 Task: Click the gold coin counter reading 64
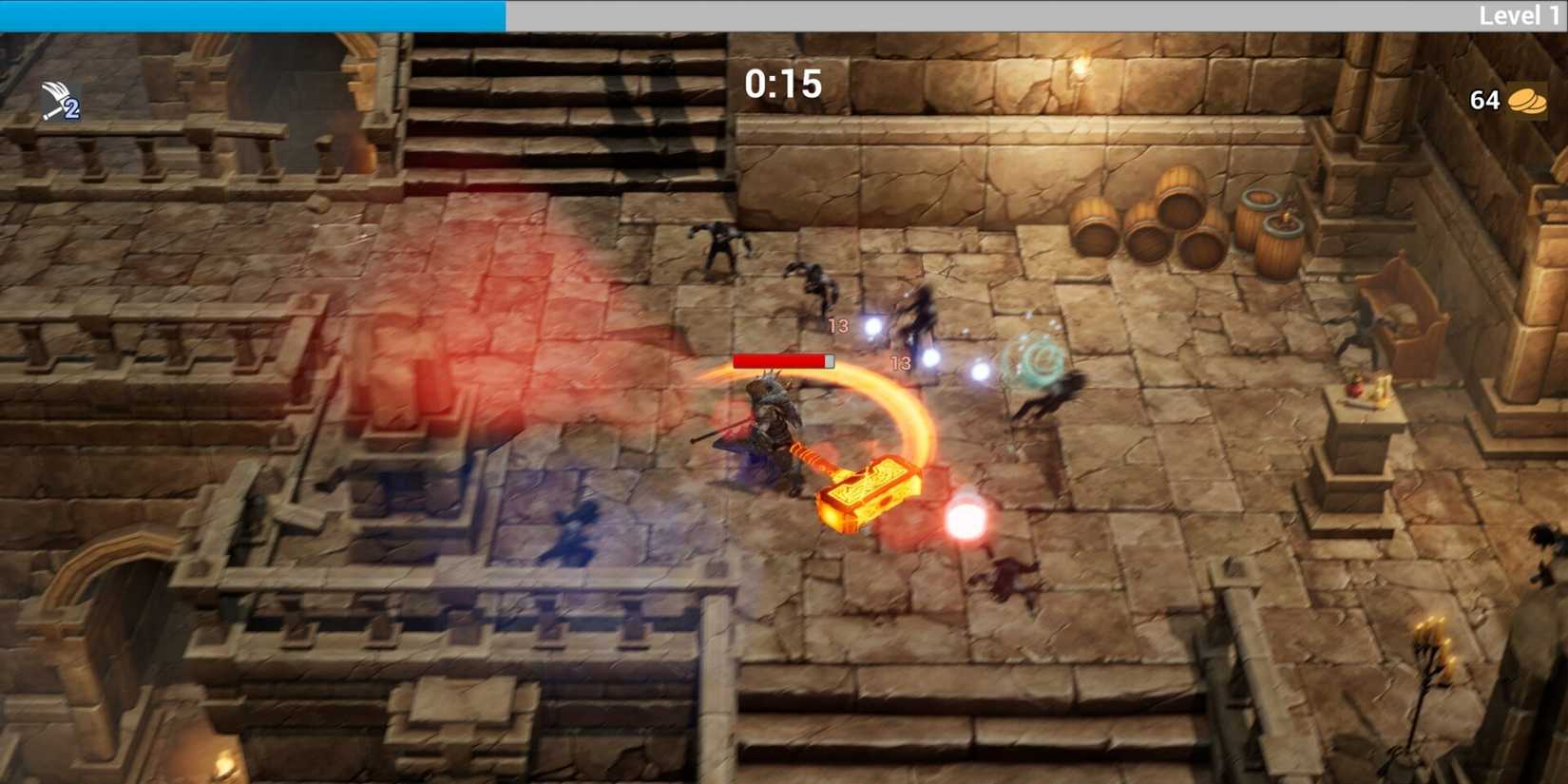[x=1484, y=99]
